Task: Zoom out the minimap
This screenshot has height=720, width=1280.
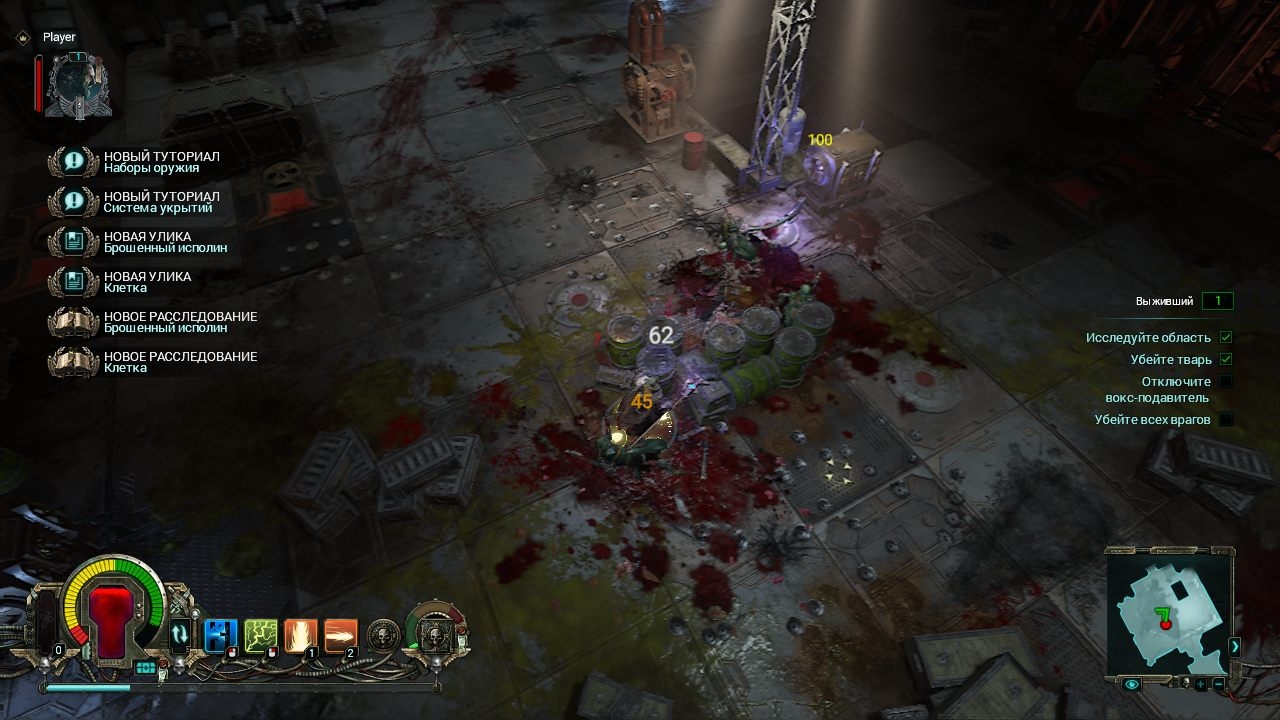Action: [x=1218, y=684]
